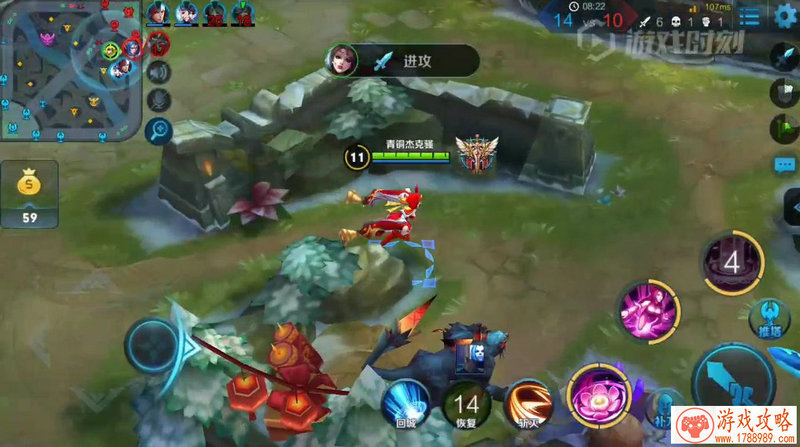Toggle the microphone voice button
Image resolution: width=800 pixels, height=447 pixels.
click(x=158, y=100)
